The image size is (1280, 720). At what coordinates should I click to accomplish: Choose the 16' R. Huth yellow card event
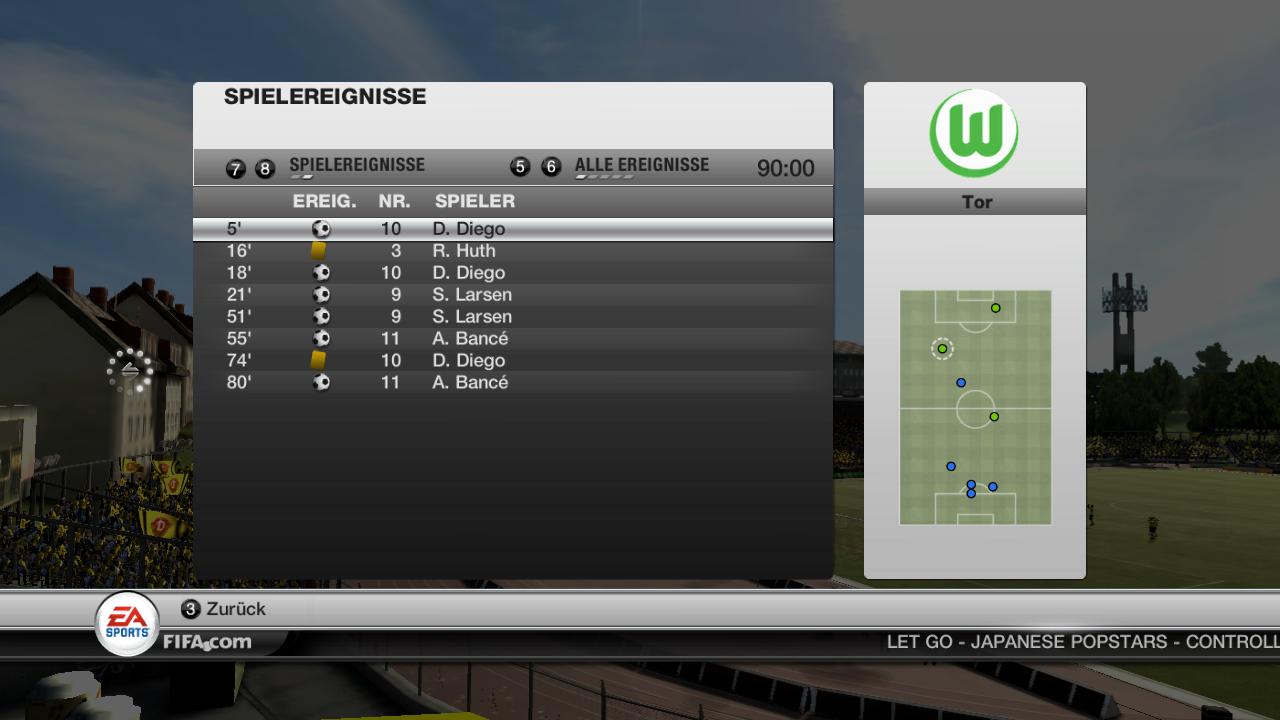coord(512,251)
